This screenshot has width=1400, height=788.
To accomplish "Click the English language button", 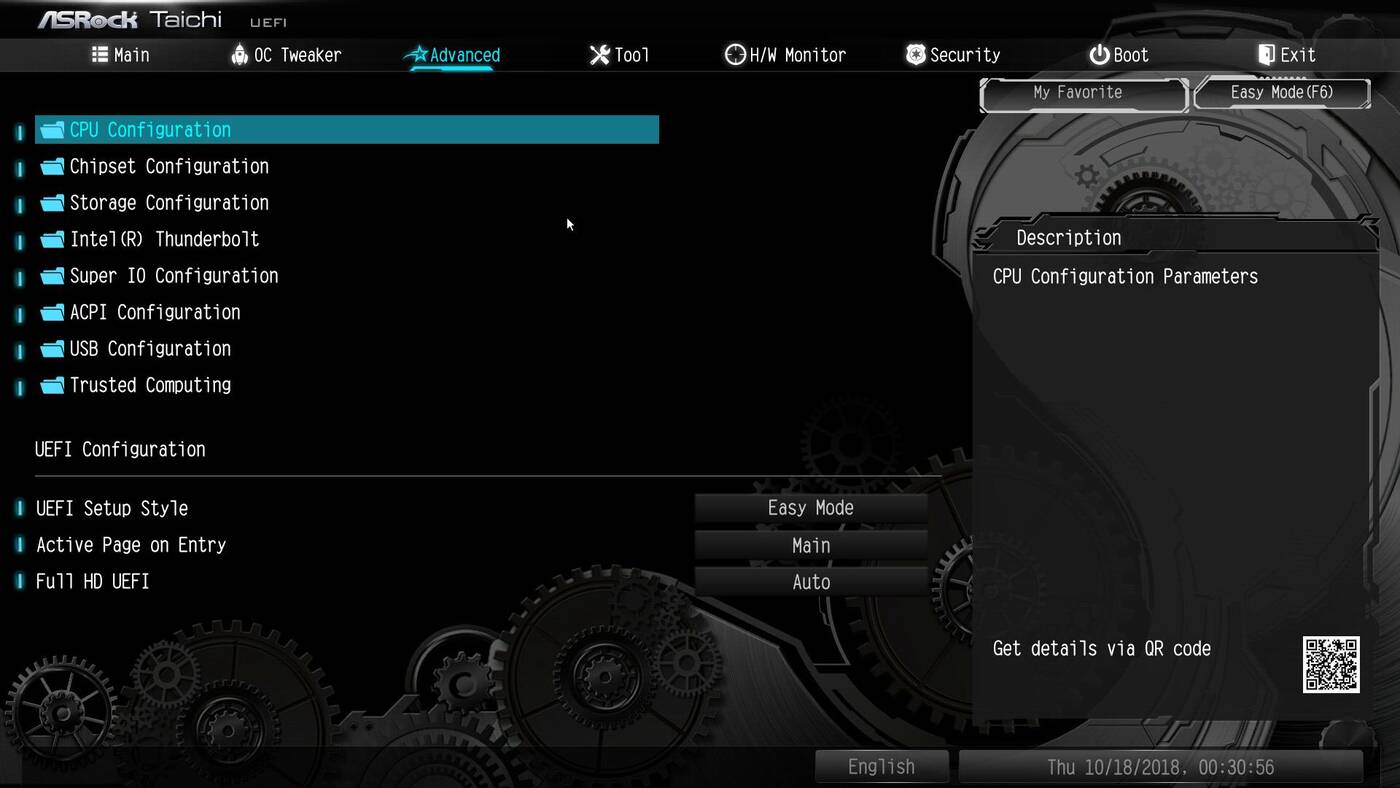I will coord(881,767).
